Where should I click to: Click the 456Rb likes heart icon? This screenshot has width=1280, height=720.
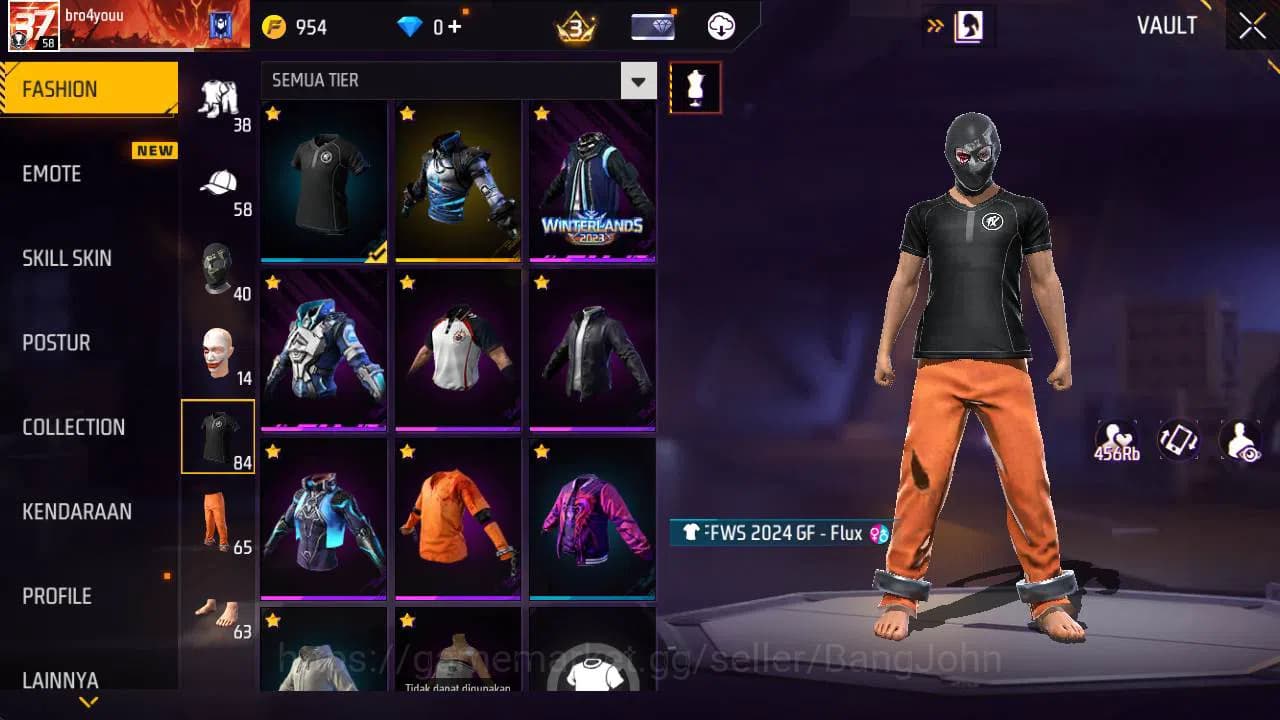[x=1115, y=440]
